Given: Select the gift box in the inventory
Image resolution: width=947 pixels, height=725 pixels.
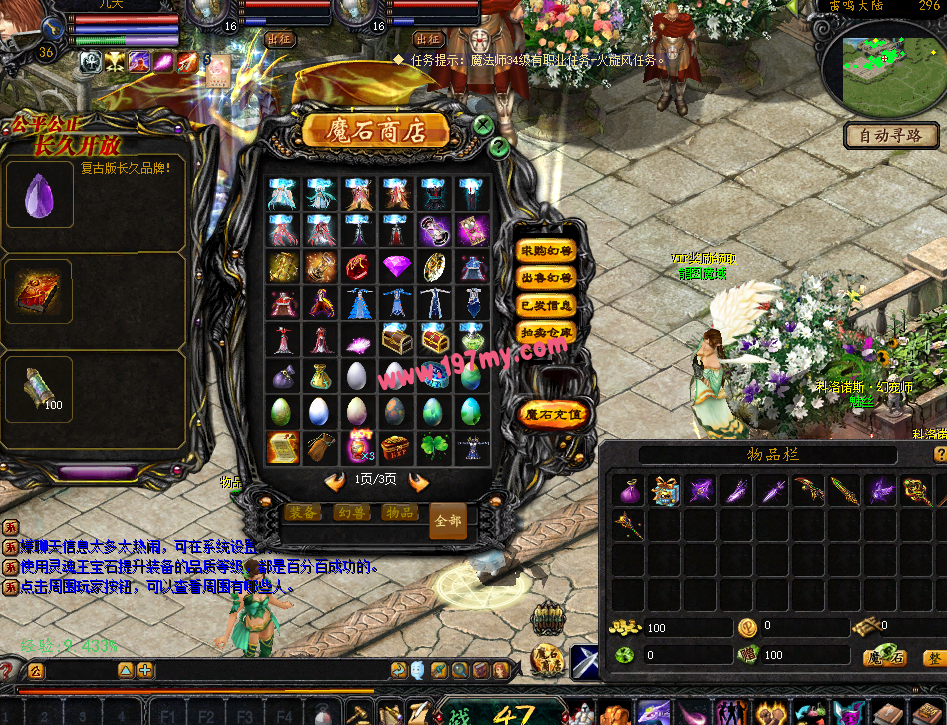Looking at the screenshot, I should point(665,491).
